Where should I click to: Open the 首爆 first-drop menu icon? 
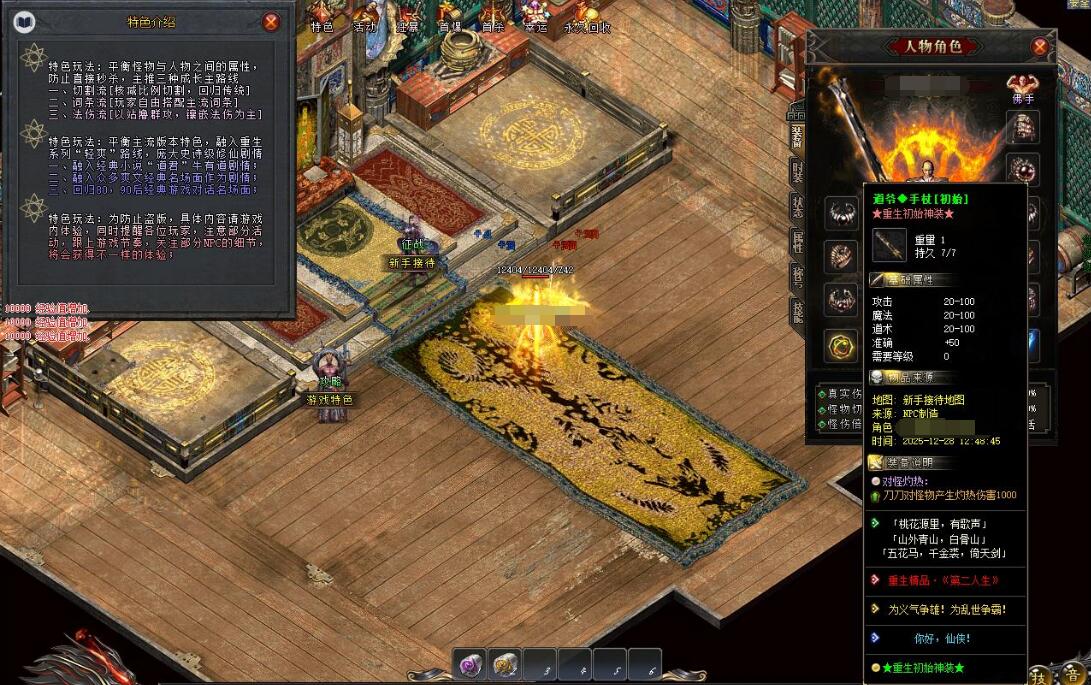pos(450,20)
